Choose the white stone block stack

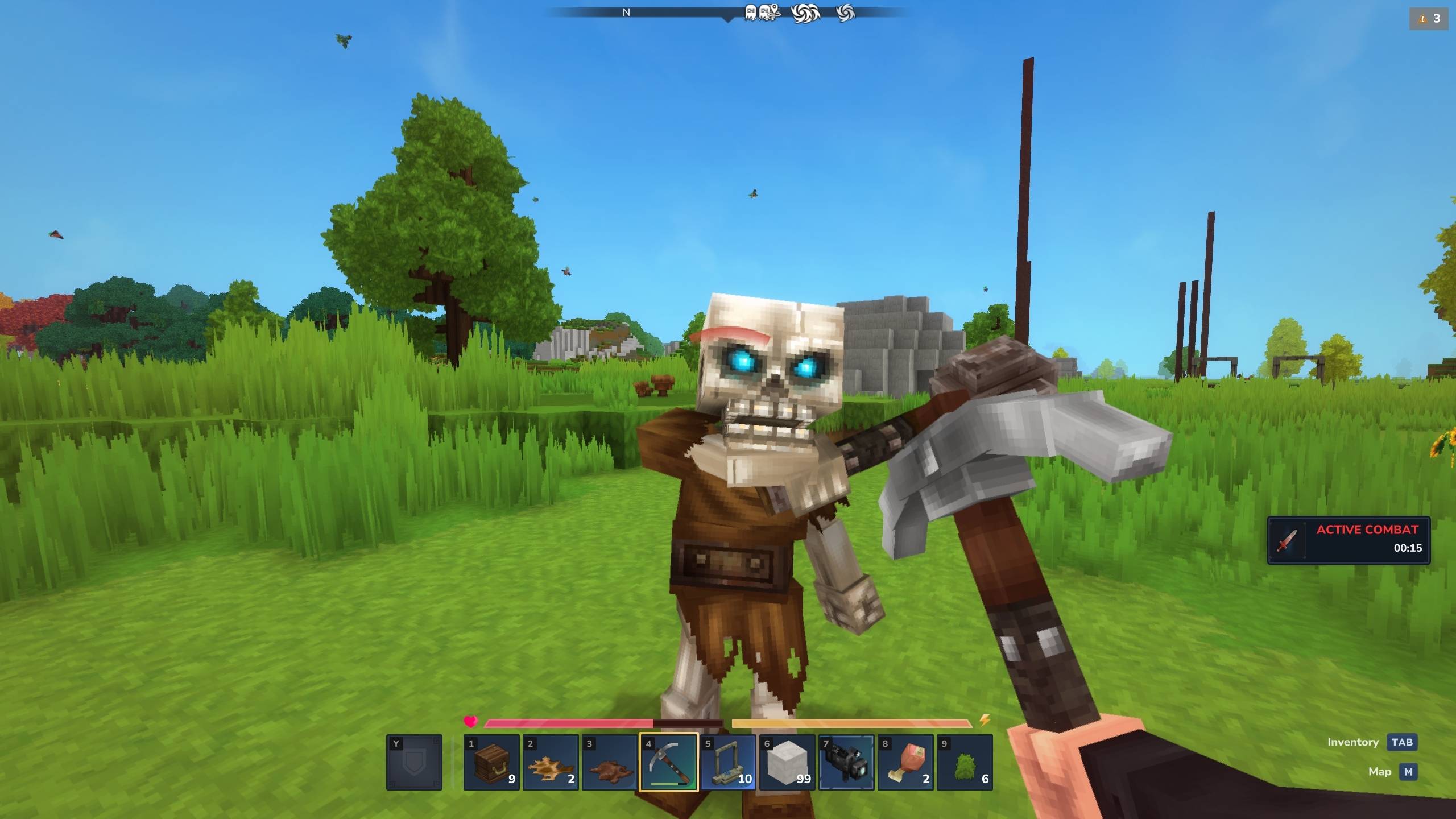787,762
